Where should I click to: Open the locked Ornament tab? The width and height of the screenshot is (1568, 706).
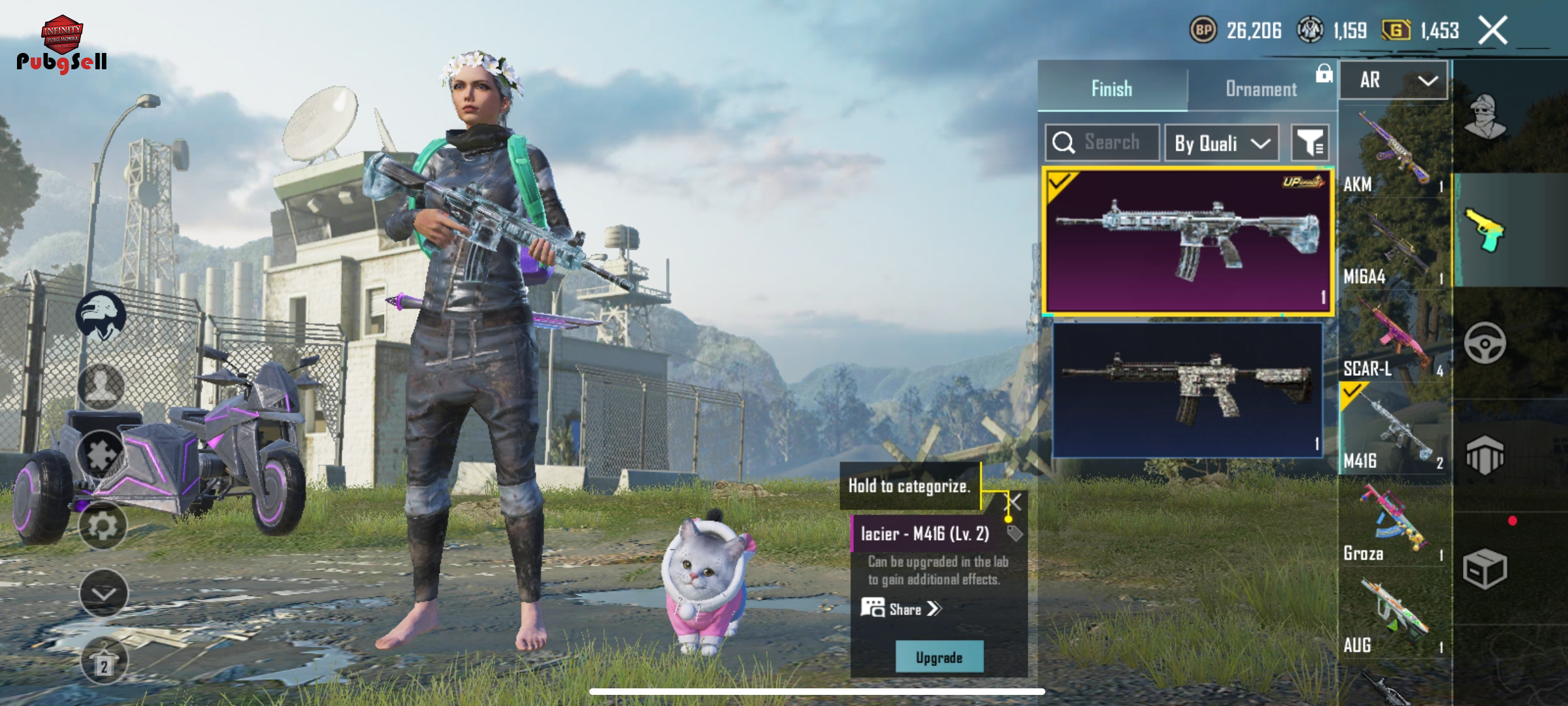(1261, 88)
